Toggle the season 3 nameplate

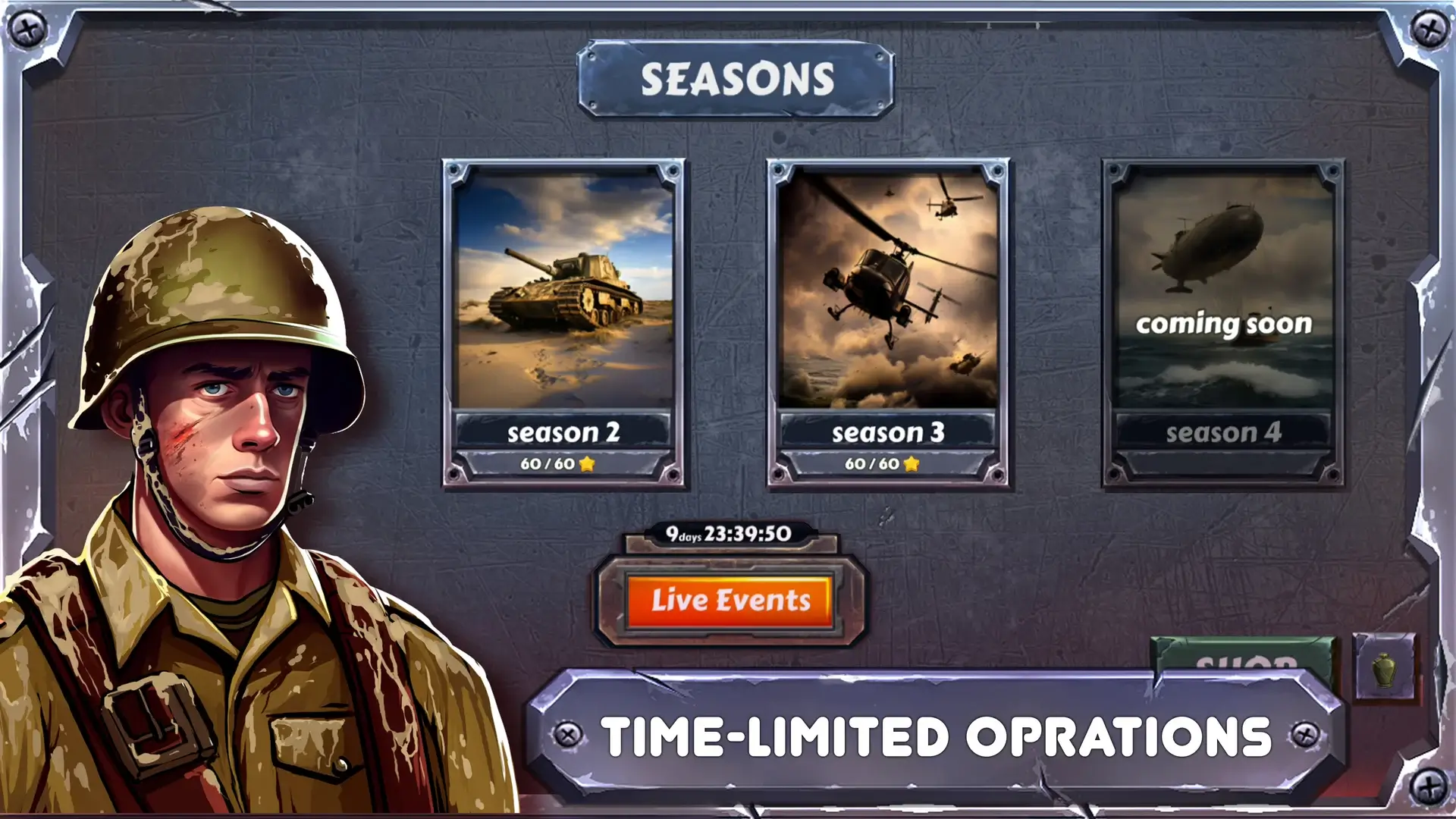point(889,434)
